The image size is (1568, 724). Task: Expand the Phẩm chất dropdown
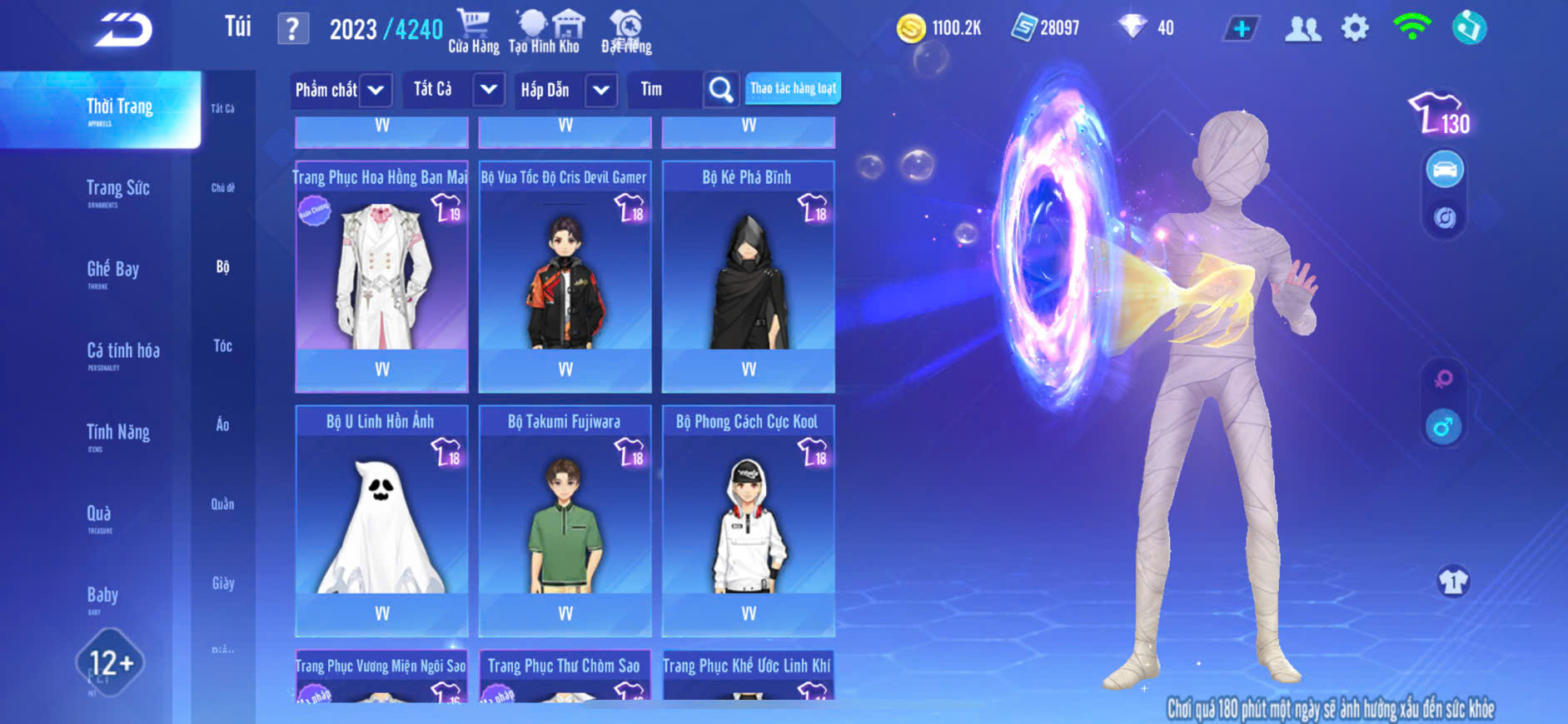pos(341,90)
